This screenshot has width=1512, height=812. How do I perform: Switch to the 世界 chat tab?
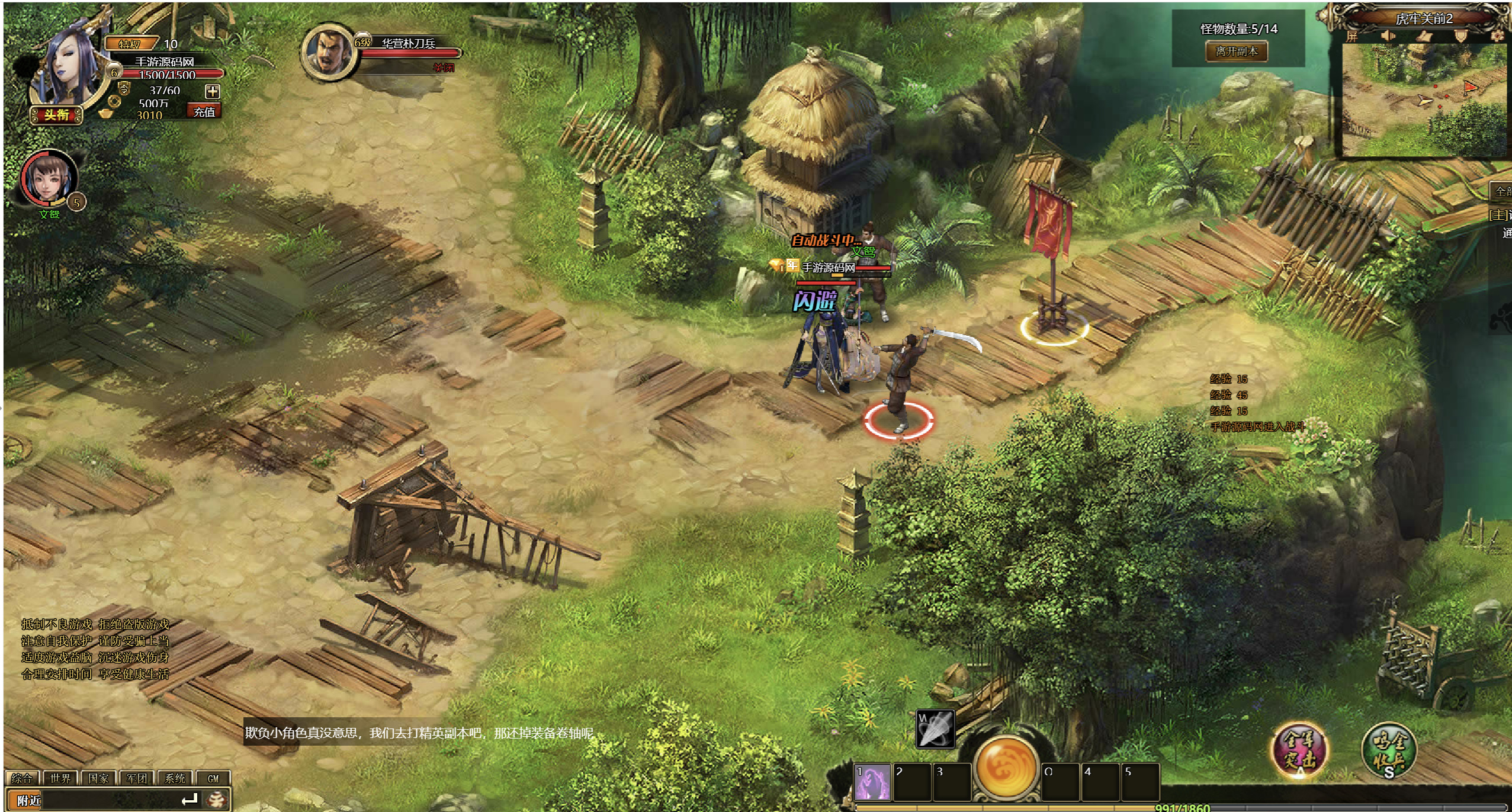click(x=60, y=778)
